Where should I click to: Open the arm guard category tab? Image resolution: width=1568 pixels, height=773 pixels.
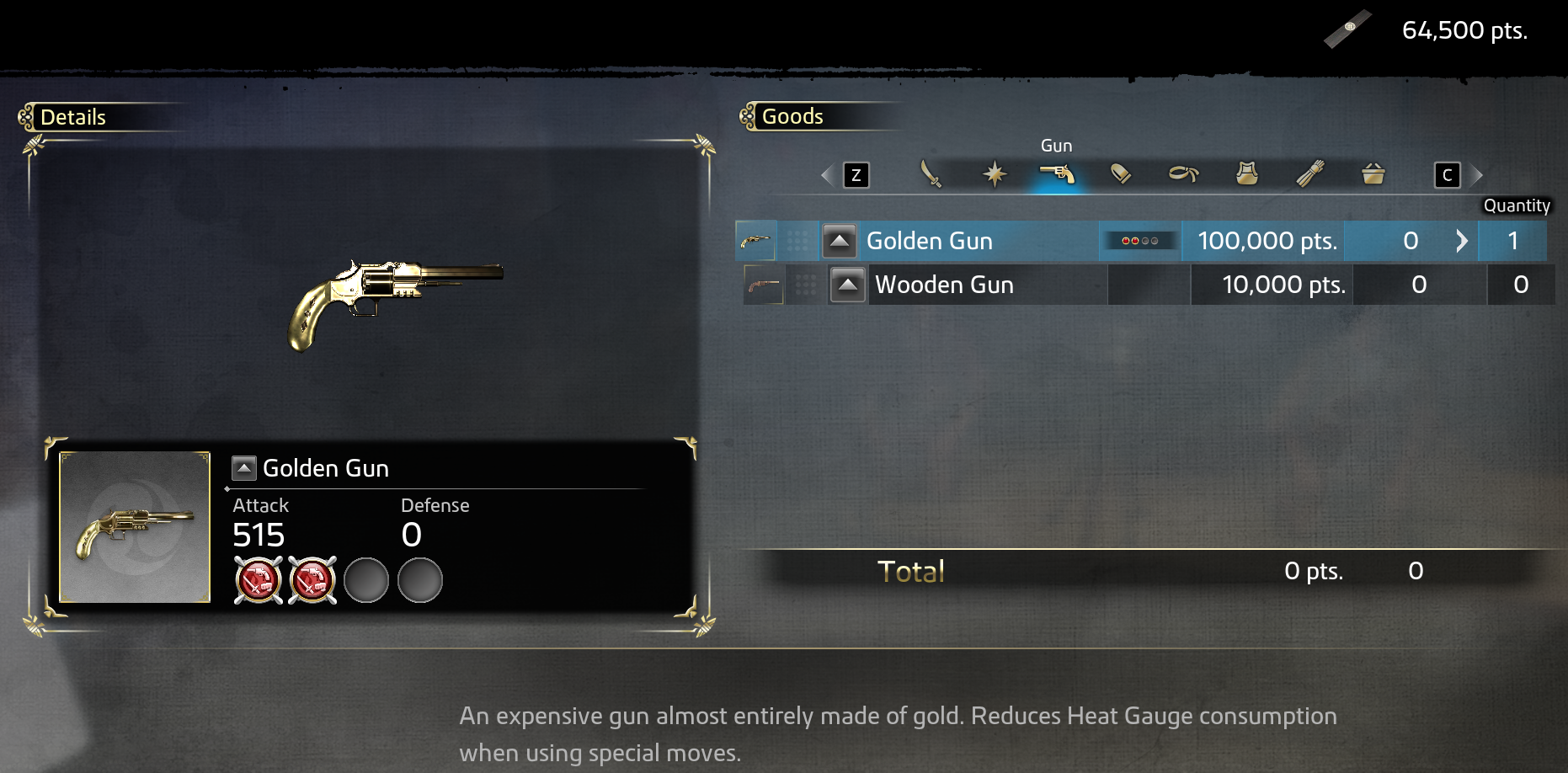[1310, 174]
